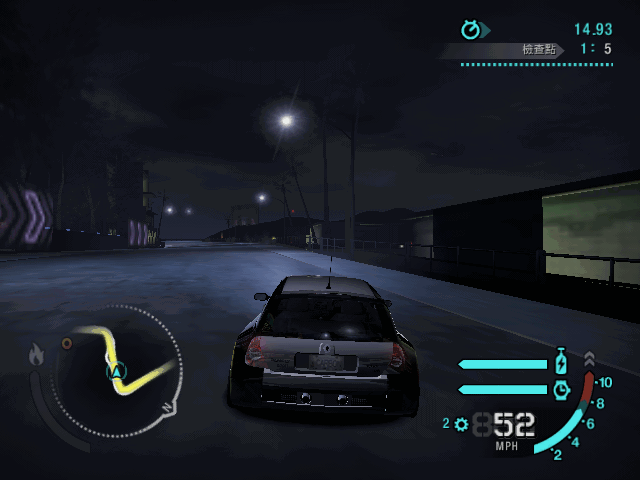Activate the nitrous bottle icon
Screen dimensions: 640x480
click(561, 362)
